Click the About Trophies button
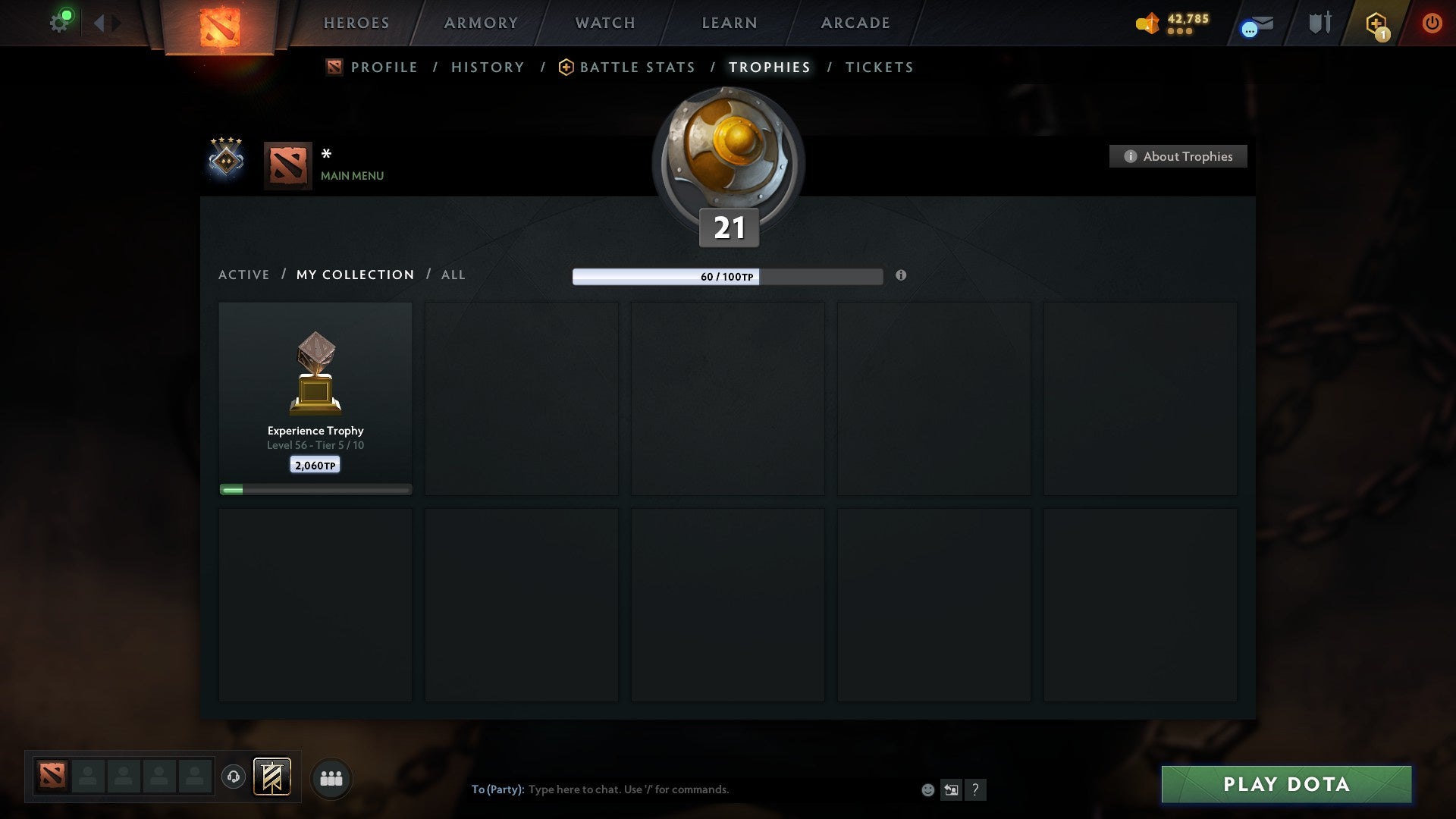 coord(1178,156)
